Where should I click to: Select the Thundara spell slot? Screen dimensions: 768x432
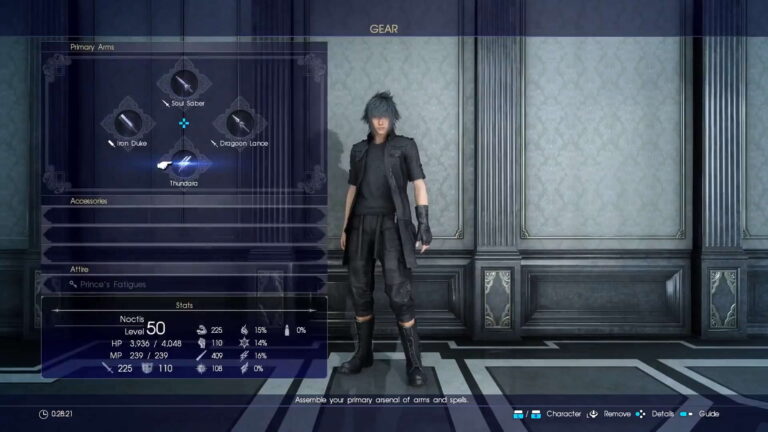pyautogui.click(x=184, y=162)
